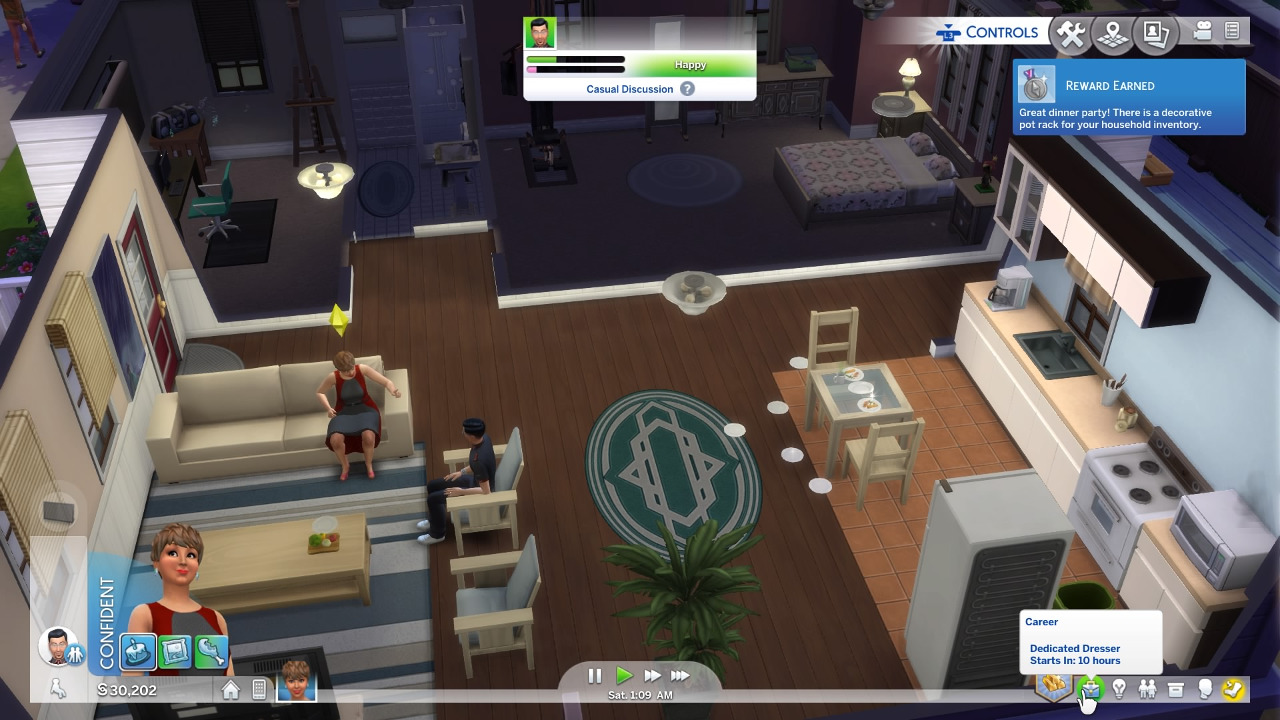Viewport: 1280px width, 720px height.
Task: Open the world map with the location-pin icon
Action: [x=1112, y=34]
